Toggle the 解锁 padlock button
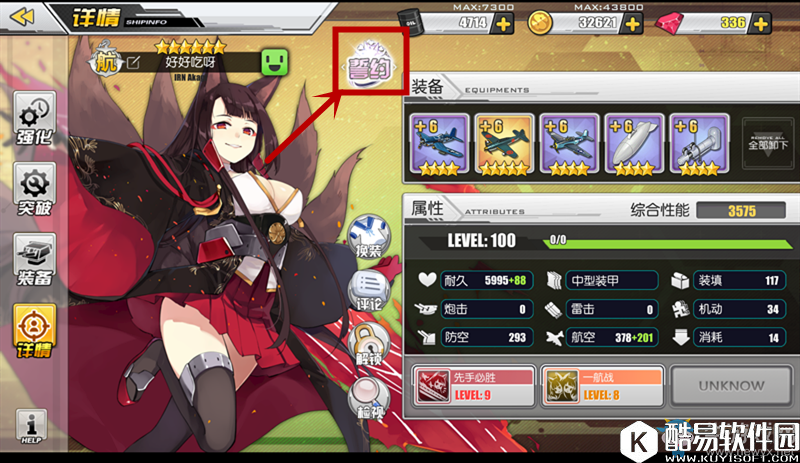 point(368,345)
